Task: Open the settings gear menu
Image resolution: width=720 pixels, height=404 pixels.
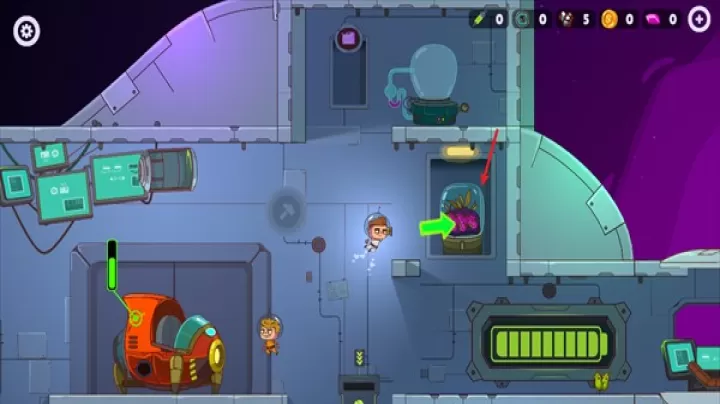Action: (x=27, y=31)
